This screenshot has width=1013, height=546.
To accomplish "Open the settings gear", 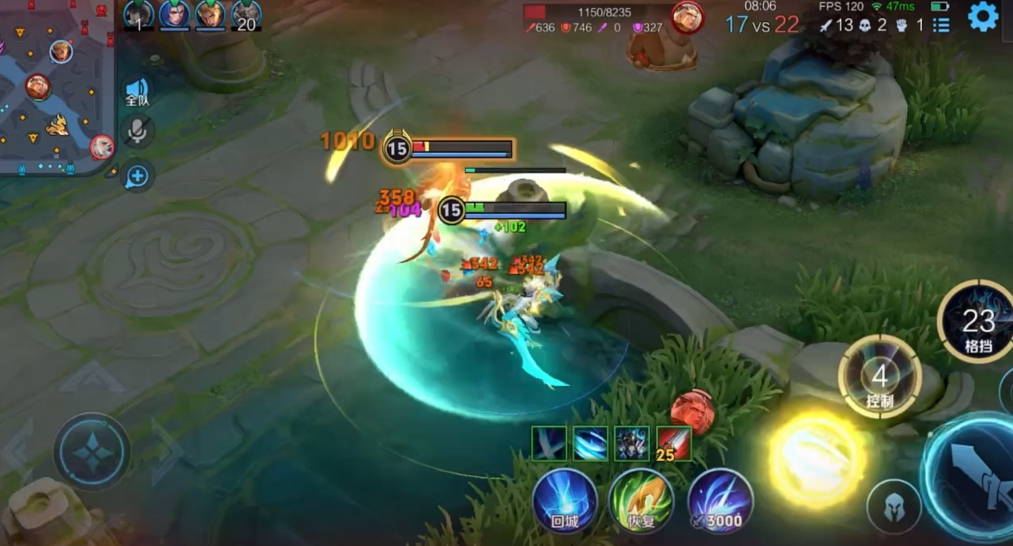I will point(983,16).
